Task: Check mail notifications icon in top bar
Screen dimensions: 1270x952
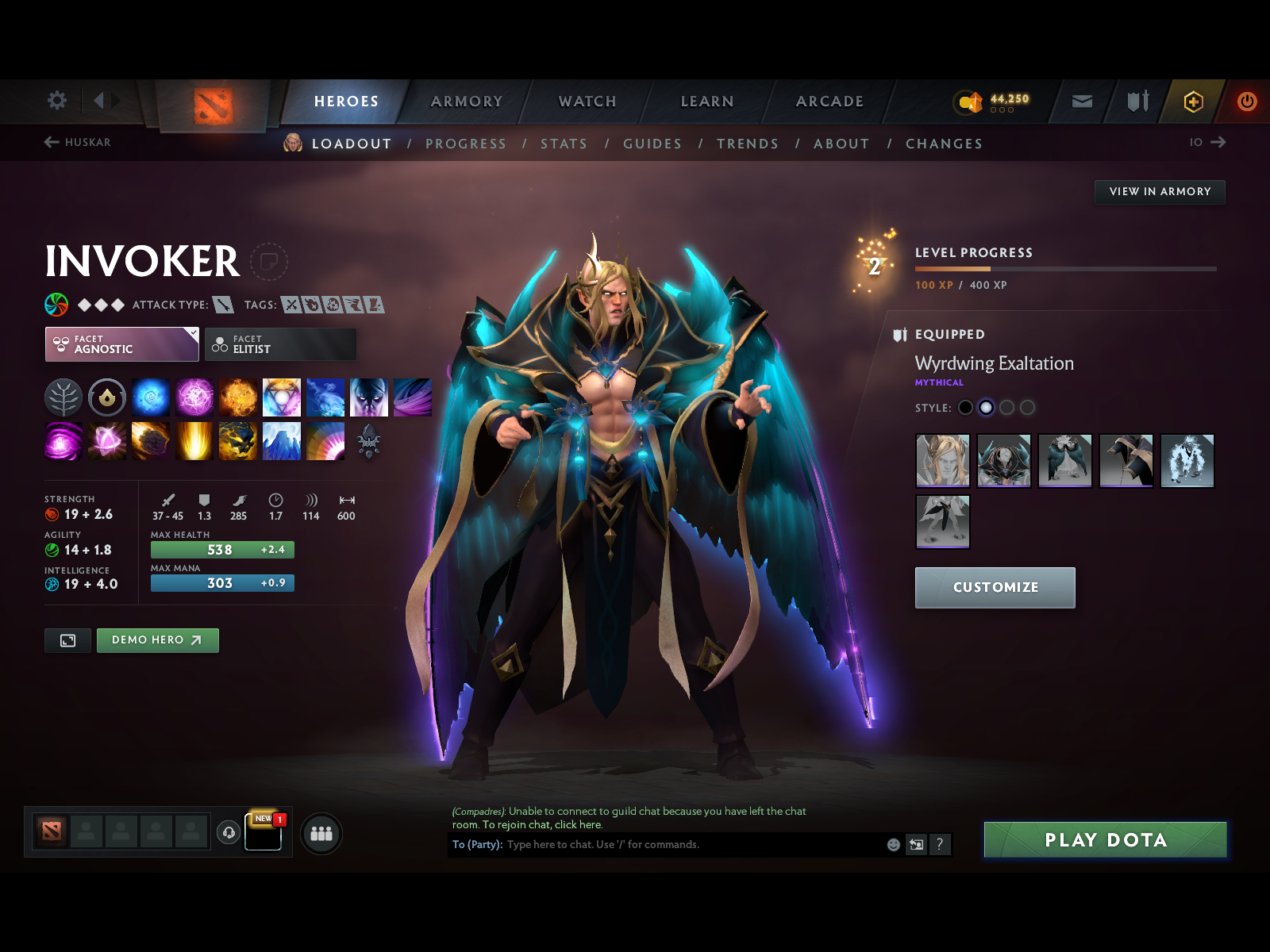Action: coord(1081,102)
